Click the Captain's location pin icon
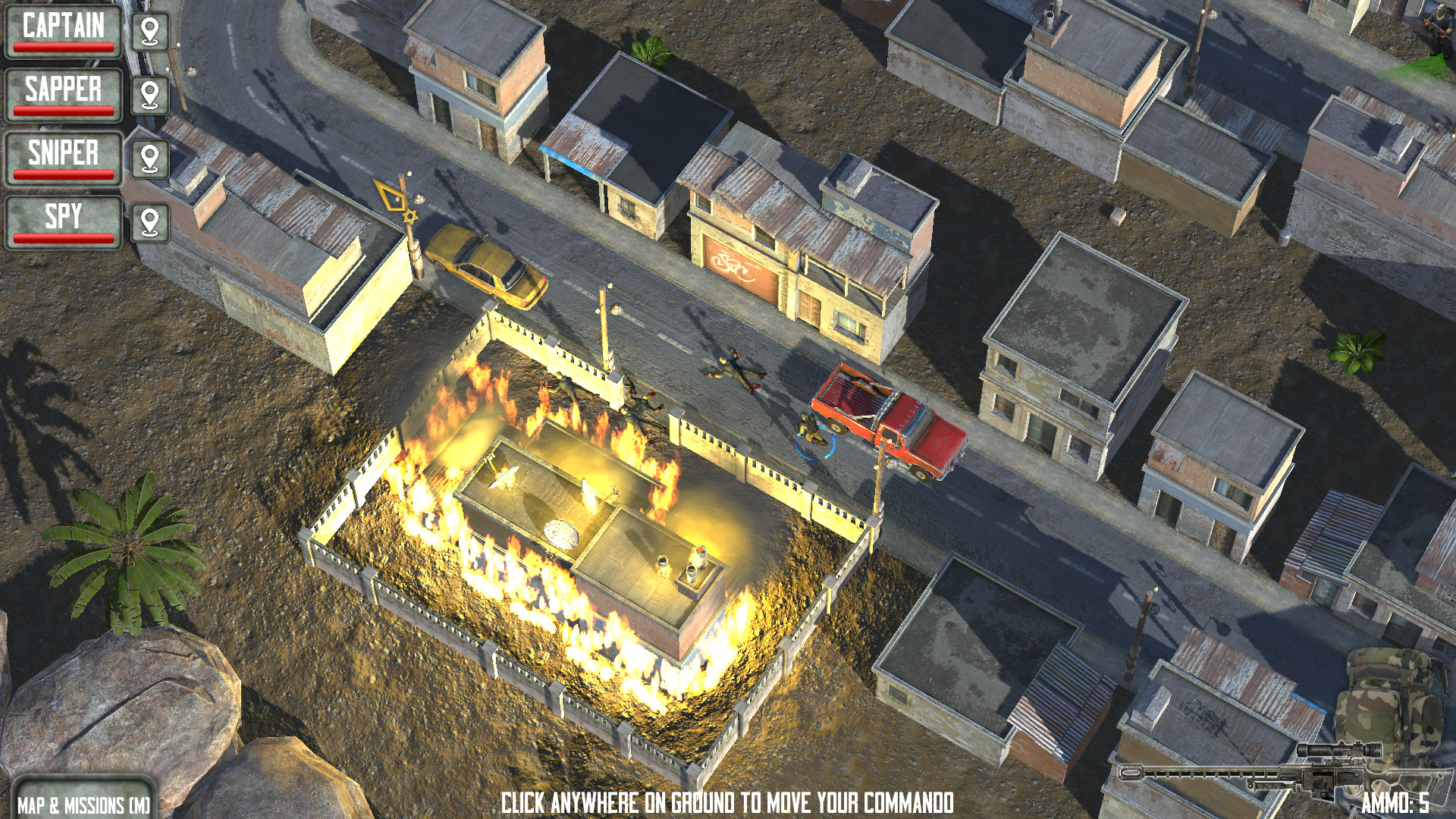Image resolution: width=1456 pixels, height=819 pixels. tap(151, 33)
